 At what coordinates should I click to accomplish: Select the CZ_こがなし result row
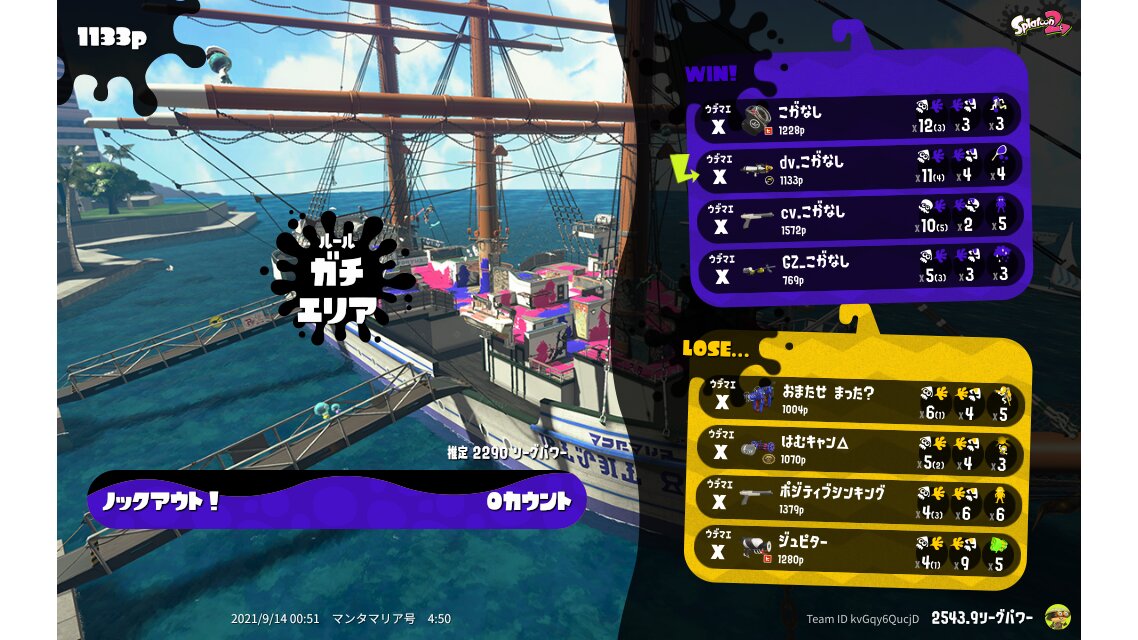pos(858,268)
